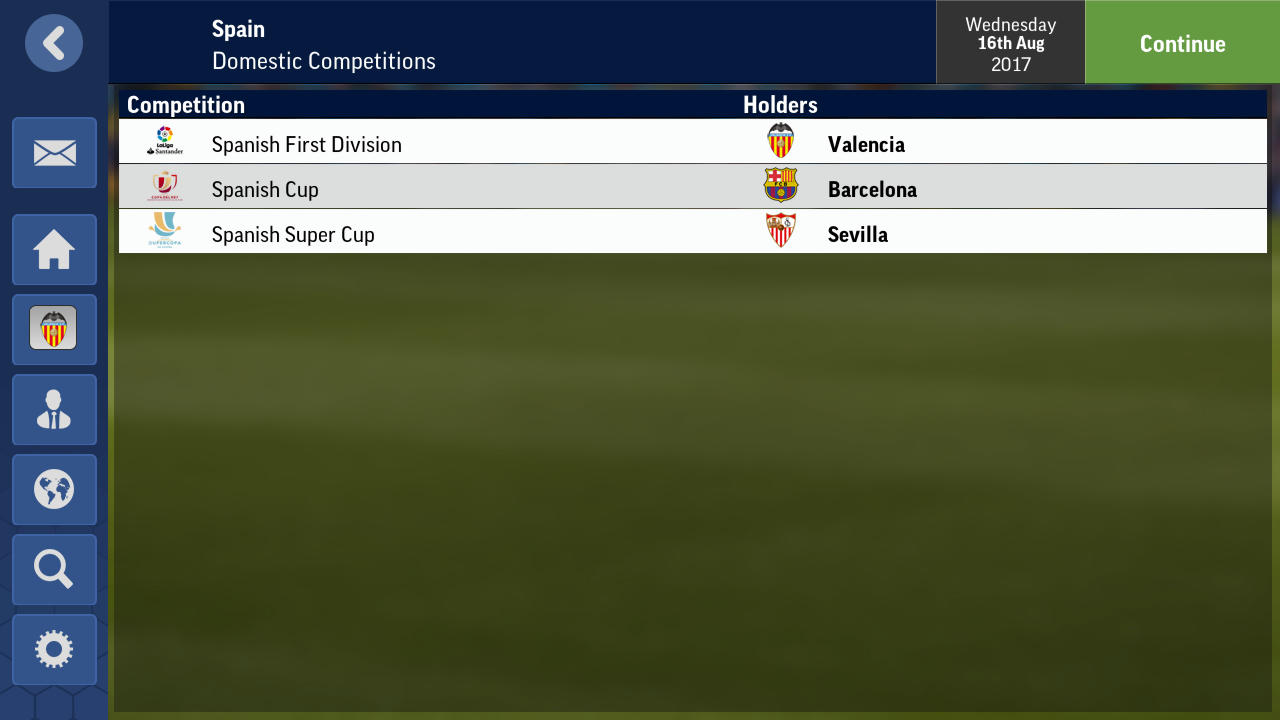Continue to the next day
Screen dimensions: 1280x720
point(1182,43)
